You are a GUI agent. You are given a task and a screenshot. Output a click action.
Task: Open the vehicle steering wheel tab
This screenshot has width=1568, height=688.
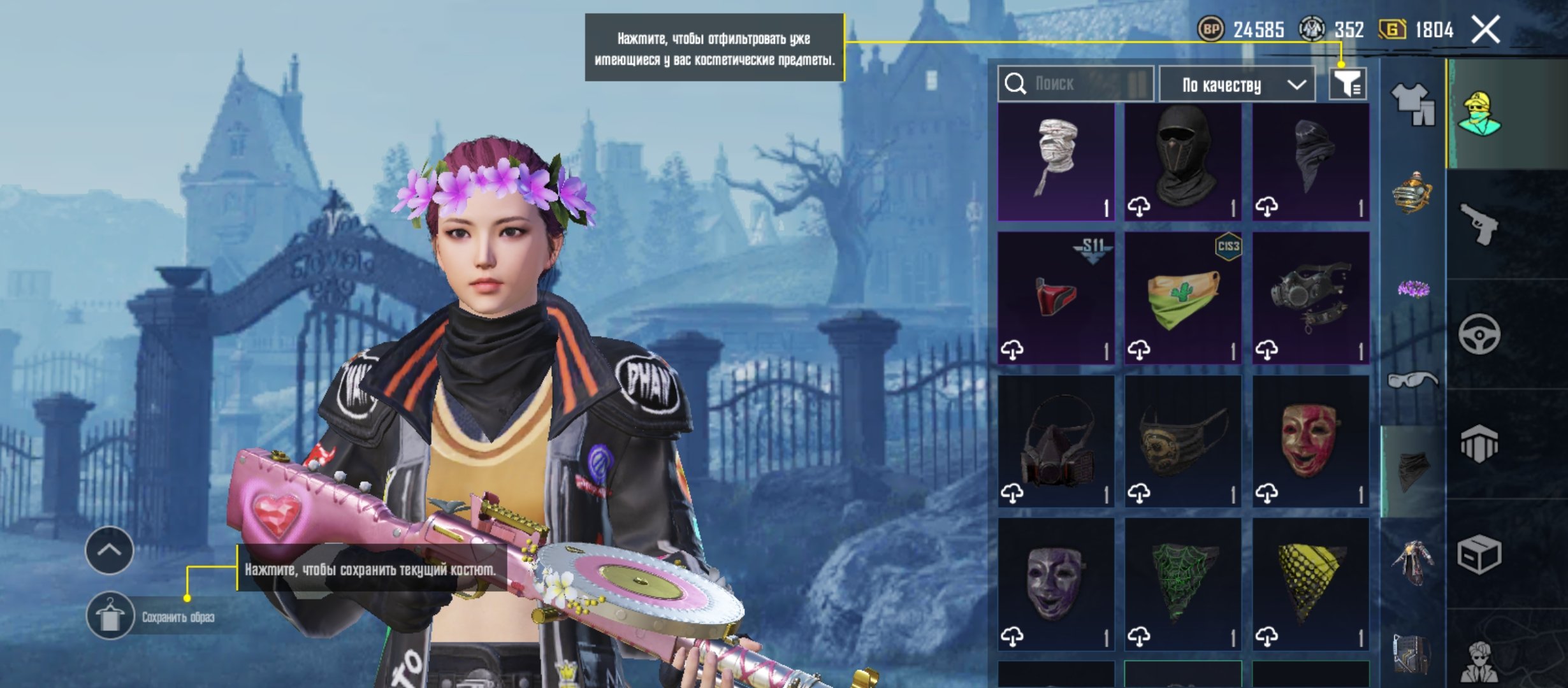pos(1479,334)
